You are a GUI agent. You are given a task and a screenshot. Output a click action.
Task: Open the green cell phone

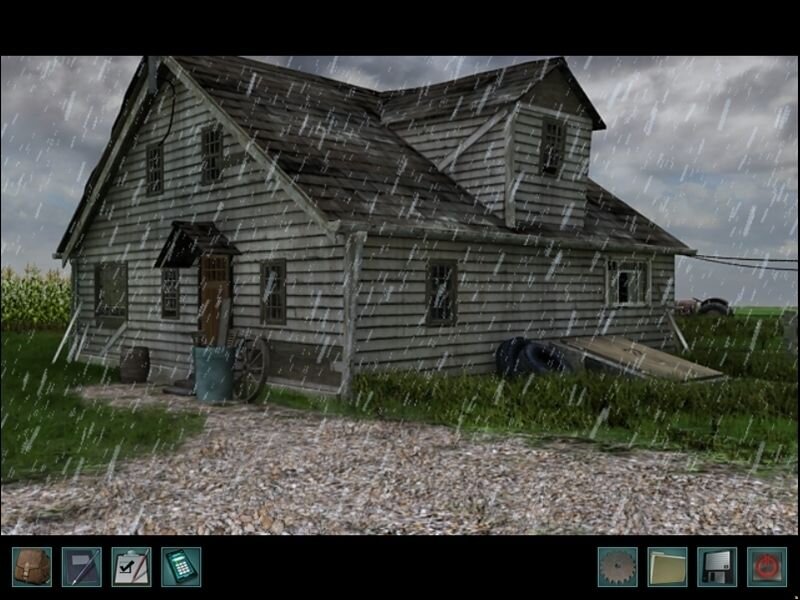[x=181, y=567]
